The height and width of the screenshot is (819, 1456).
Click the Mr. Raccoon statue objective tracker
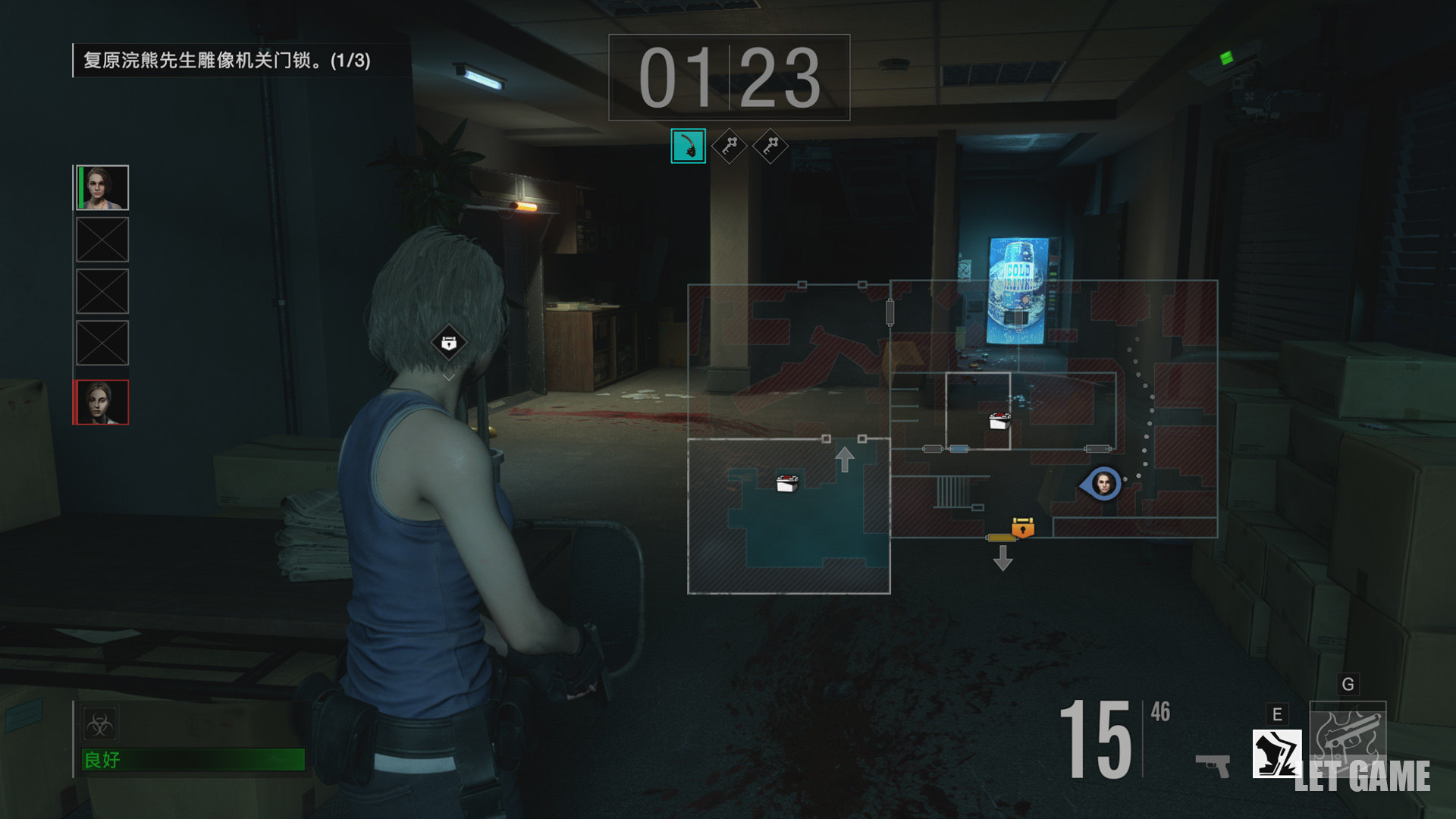click(x=227, y=61)
